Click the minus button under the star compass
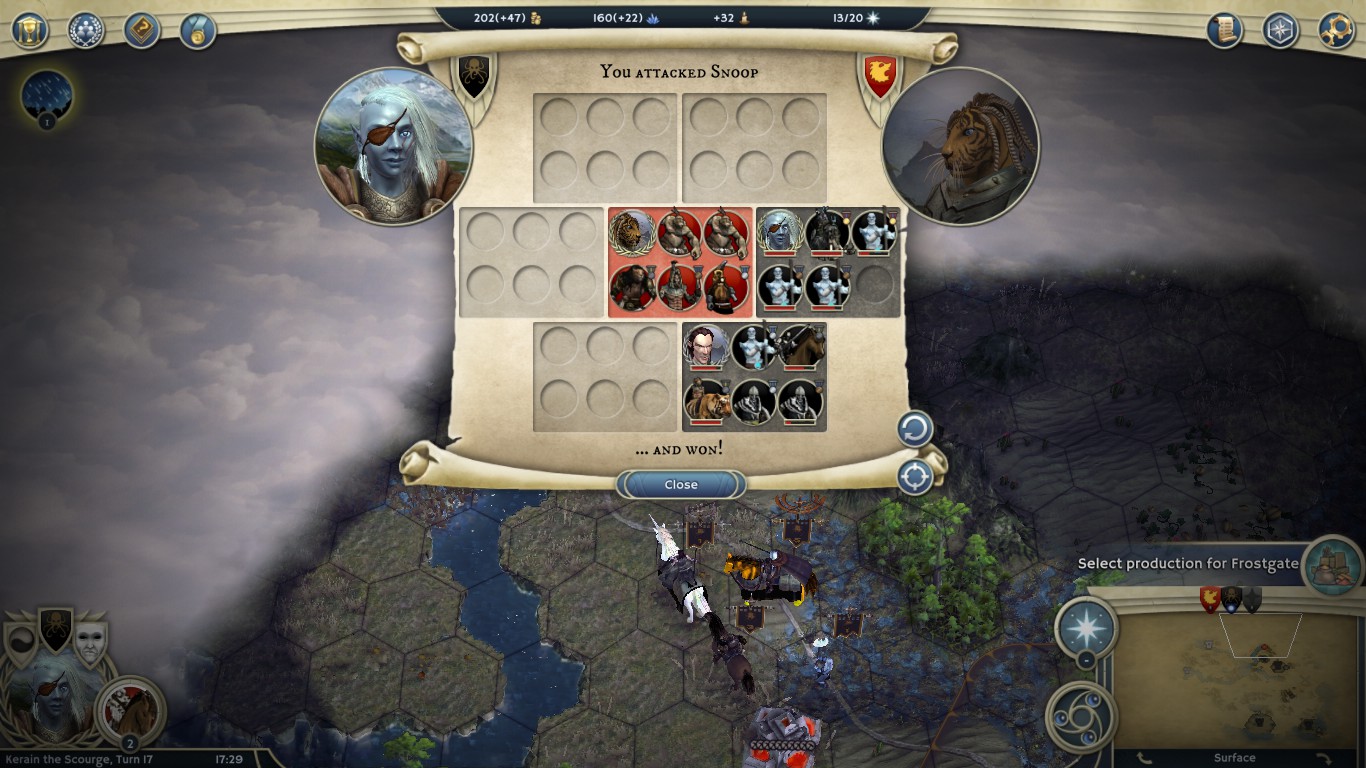This screenshot has height=768, width=1366. (x=1086, y=660)
